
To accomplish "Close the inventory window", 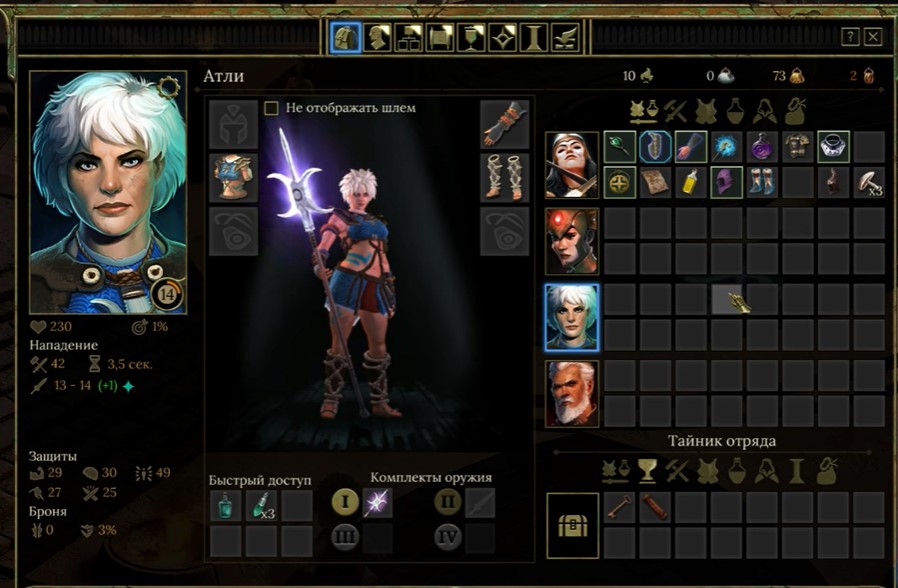I will click(873, 37).
